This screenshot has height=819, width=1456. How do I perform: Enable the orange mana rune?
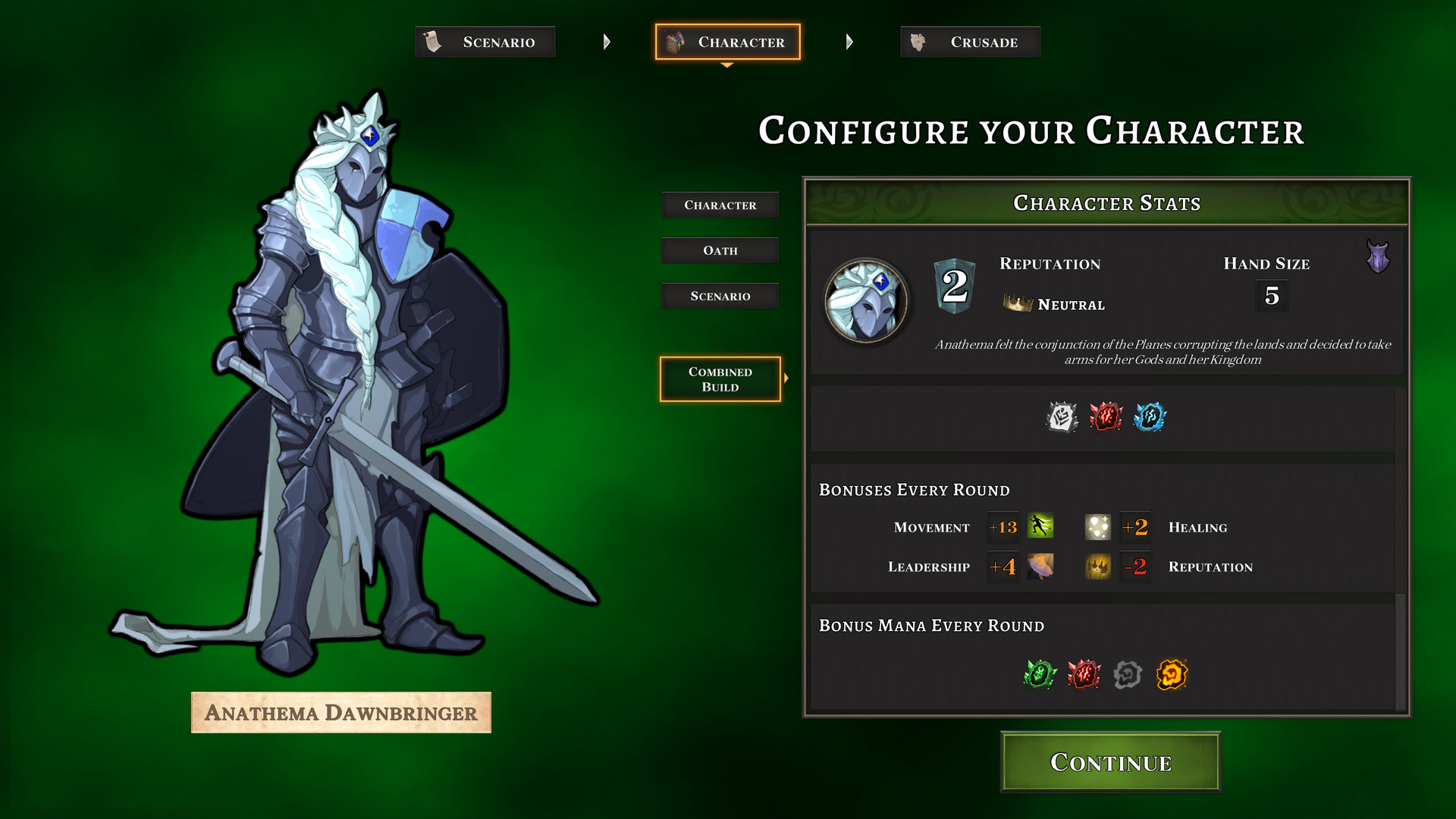click(1172, 675)
